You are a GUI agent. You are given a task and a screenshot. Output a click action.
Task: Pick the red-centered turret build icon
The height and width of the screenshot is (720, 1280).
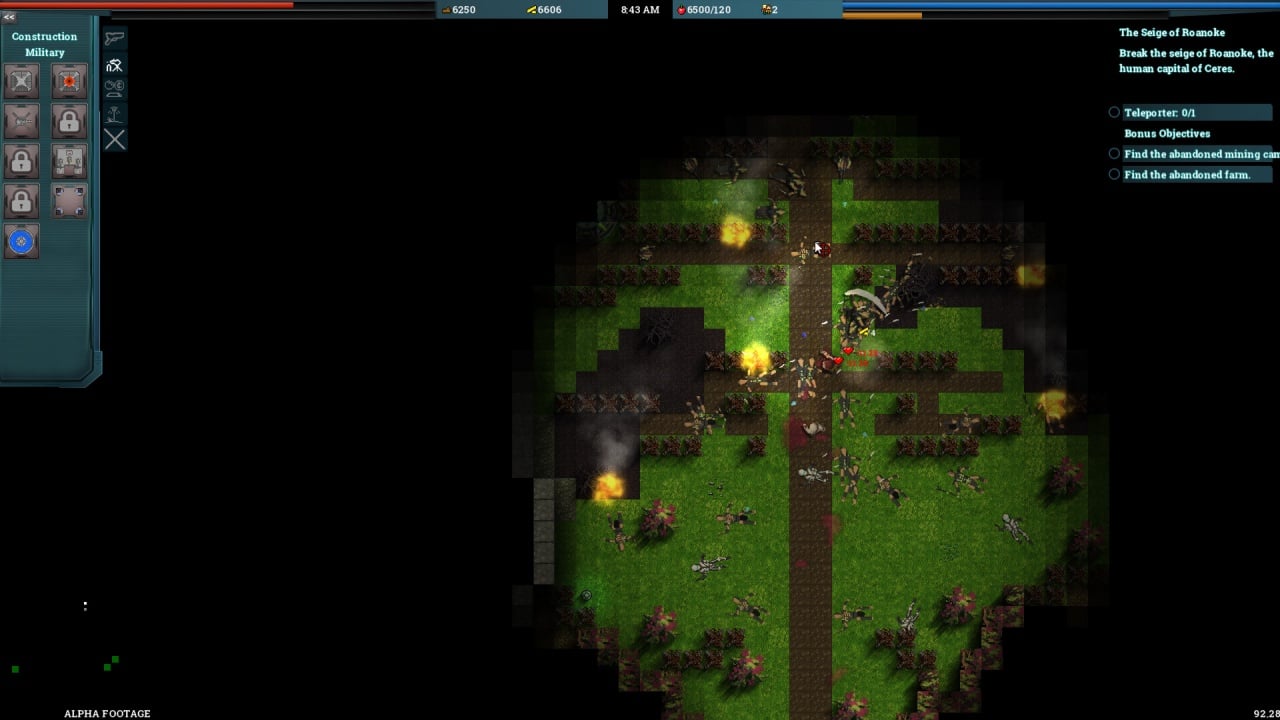pyautogui.click(x=69, y=81)
